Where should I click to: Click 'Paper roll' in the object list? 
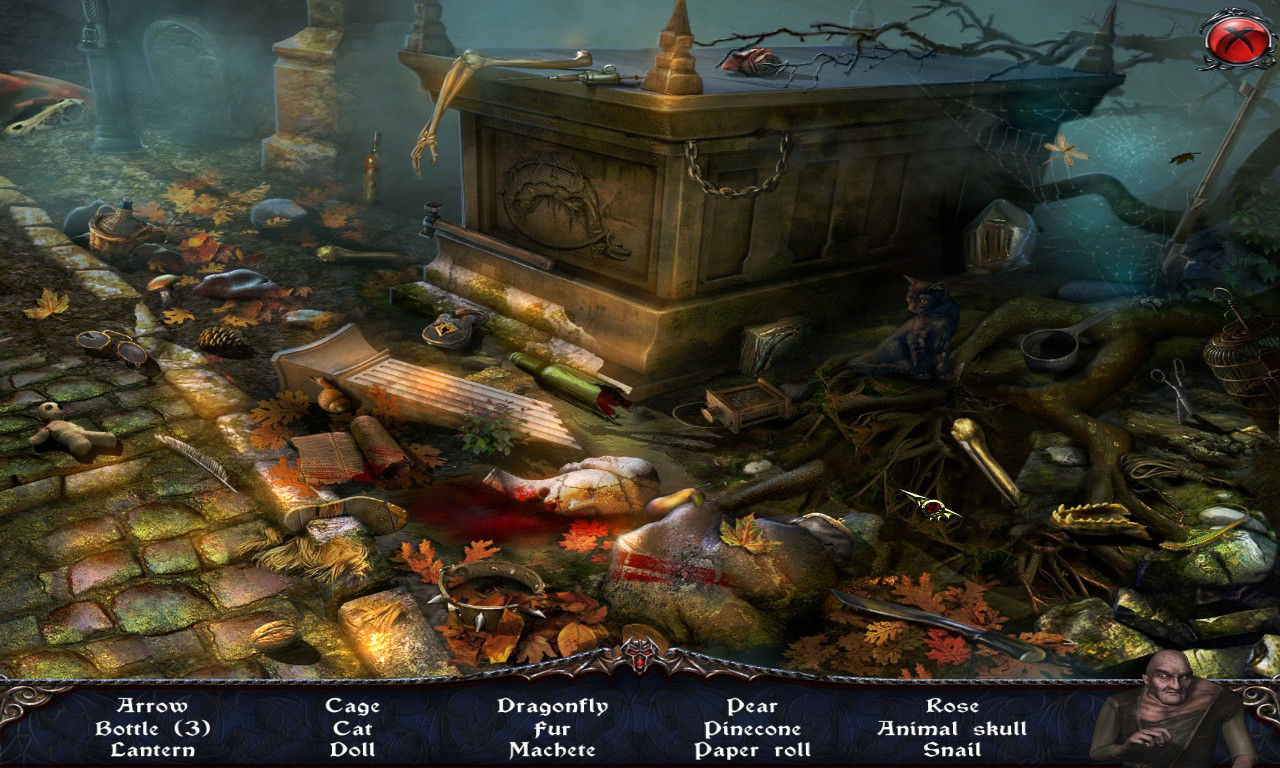pyautogui.click(x=752, y=750)
